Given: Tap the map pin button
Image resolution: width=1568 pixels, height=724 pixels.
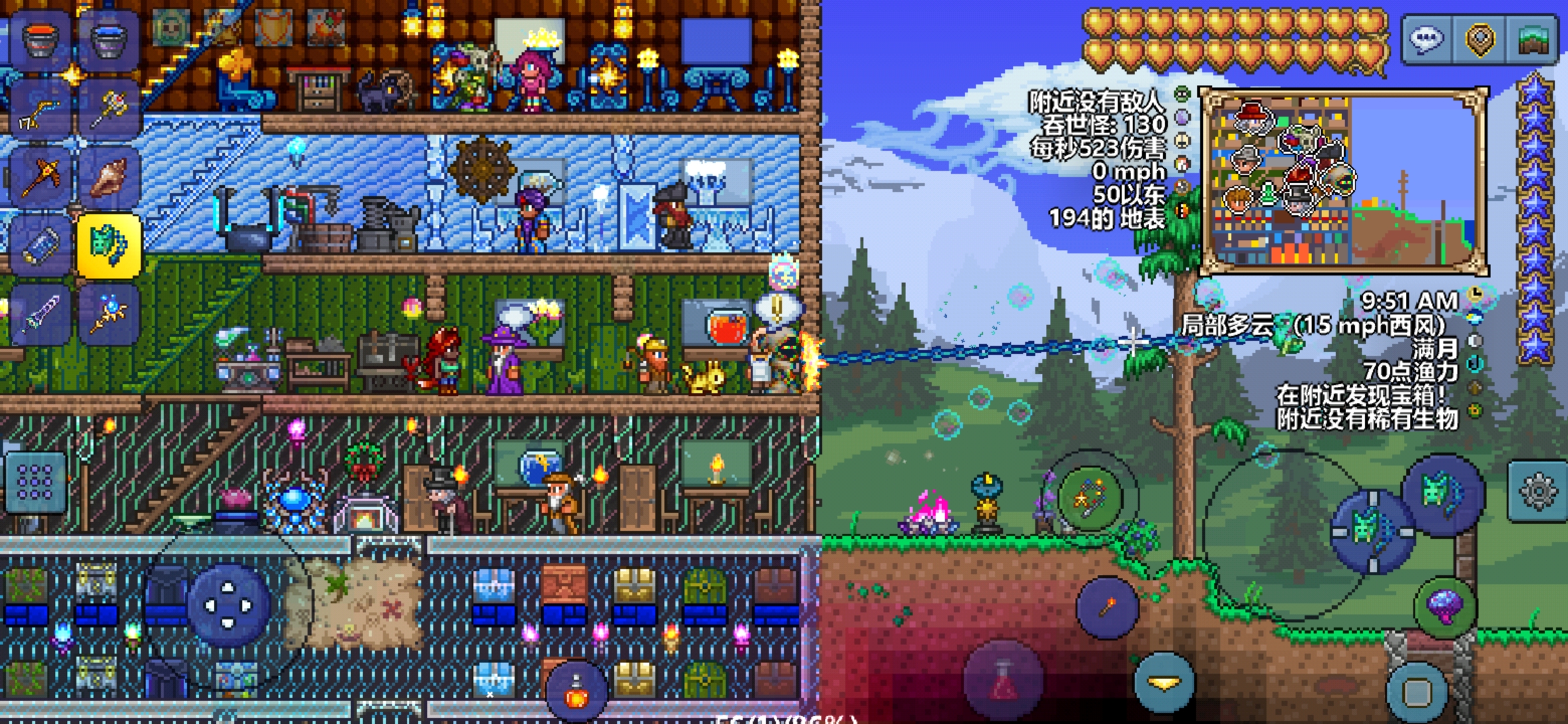Looking at the screenshot, I should click(x=1480, y=39).
